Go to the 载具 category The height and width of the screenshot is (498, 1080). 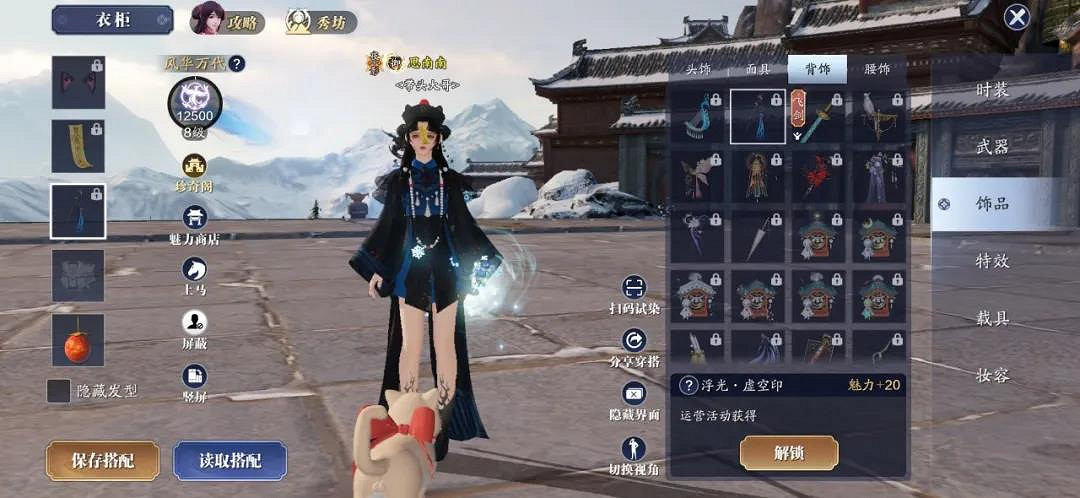pyautogui.click(x=992, y=318)
